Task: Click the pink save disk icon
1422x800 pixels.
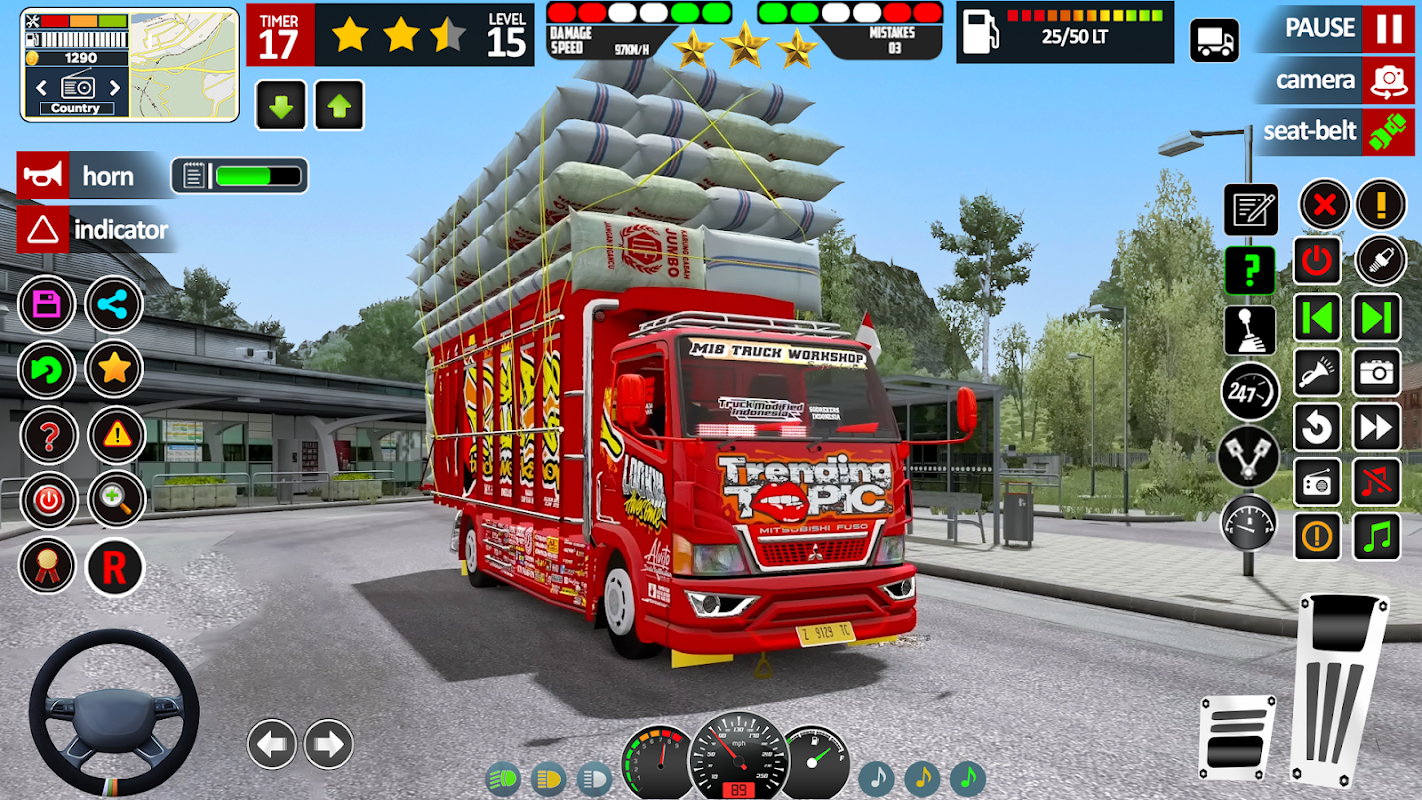Action: (x=47, y=305)
